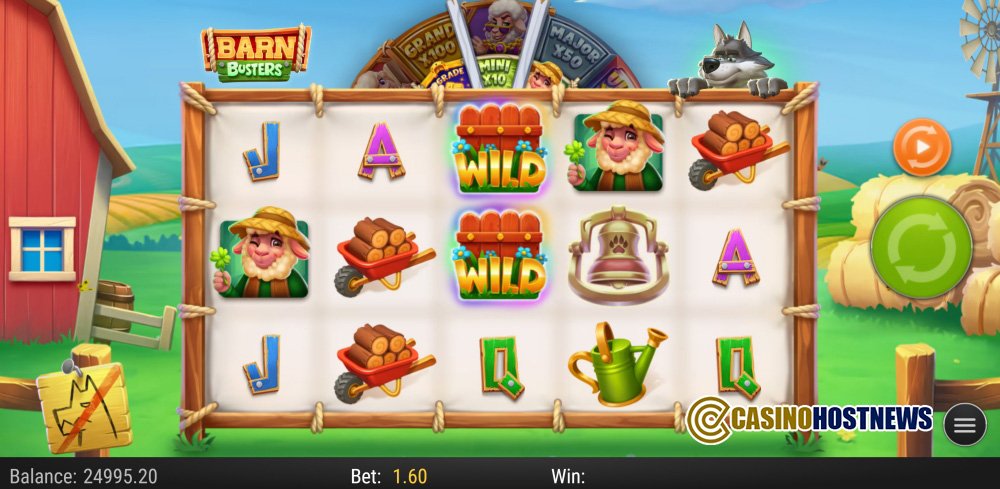Click the CasinoHostNews watermark logo
The width and height of the screenshot is (1000, 489).
(810, 418)
